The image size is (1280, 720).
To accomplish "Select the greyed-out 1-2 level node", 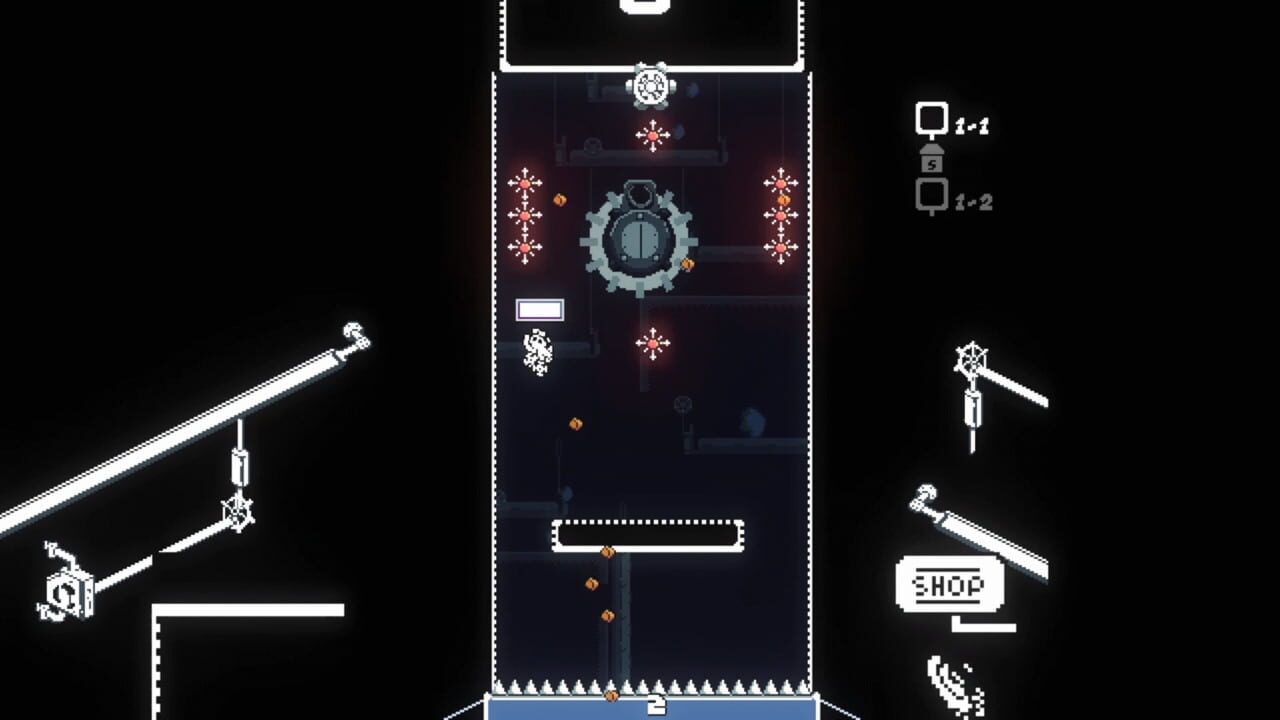I will click(x=932, y=192).
